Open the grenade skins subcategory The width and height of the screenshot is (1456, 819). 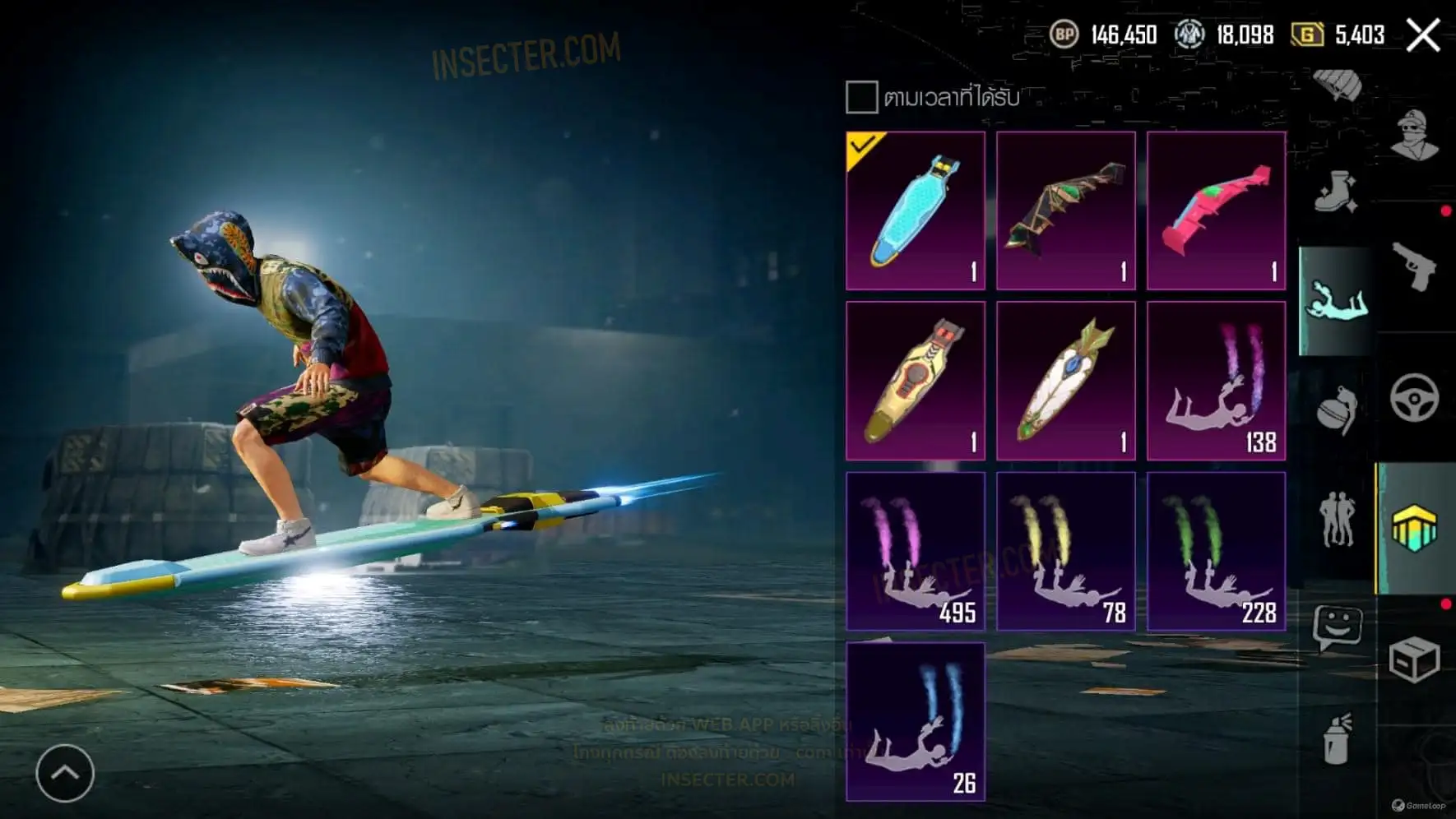pyautogui.click(x=1337, y=410)
